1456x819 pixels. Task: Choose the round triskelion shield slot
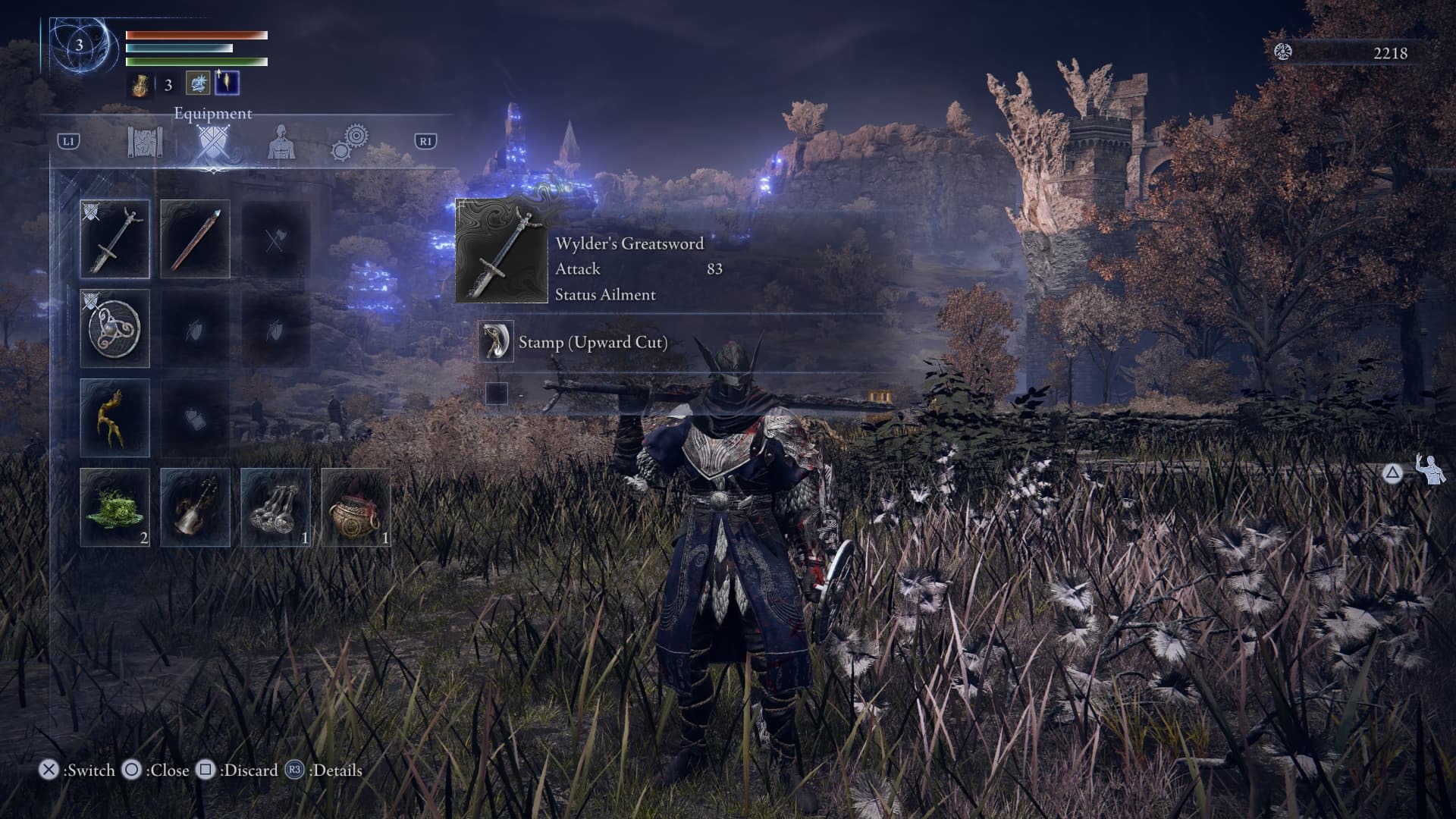tap(115, 328)
